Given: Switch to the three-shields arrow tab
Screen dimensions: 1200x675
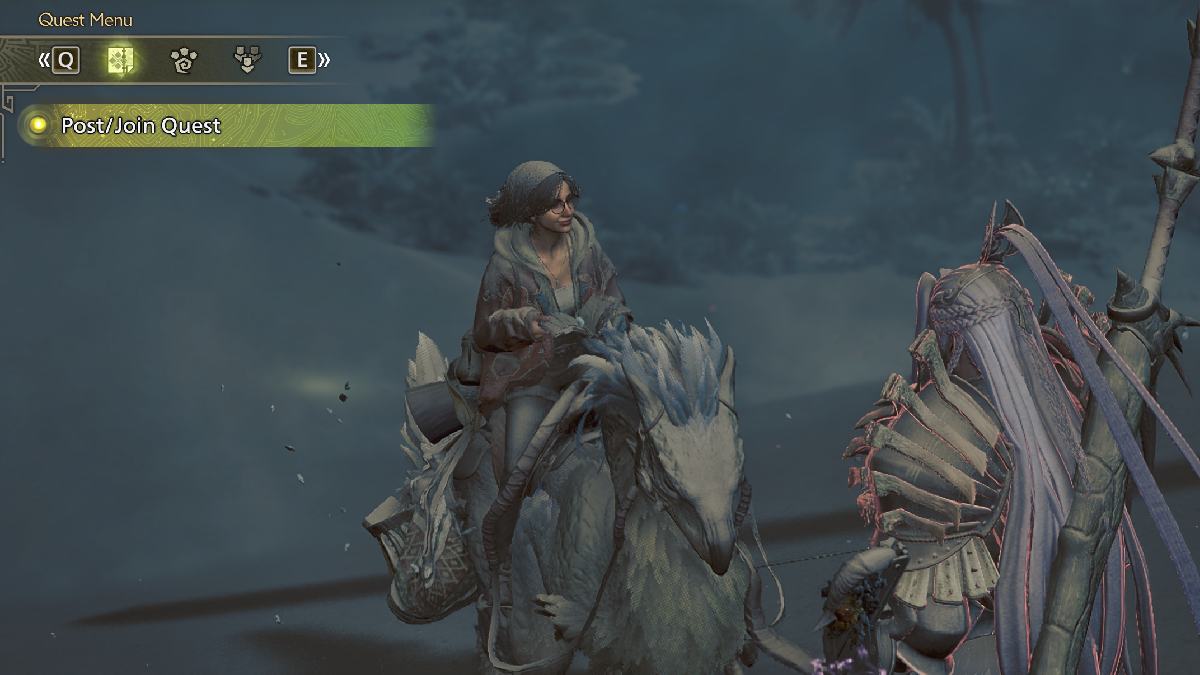Looking at the screenshot, I should (x=245, y=61).
